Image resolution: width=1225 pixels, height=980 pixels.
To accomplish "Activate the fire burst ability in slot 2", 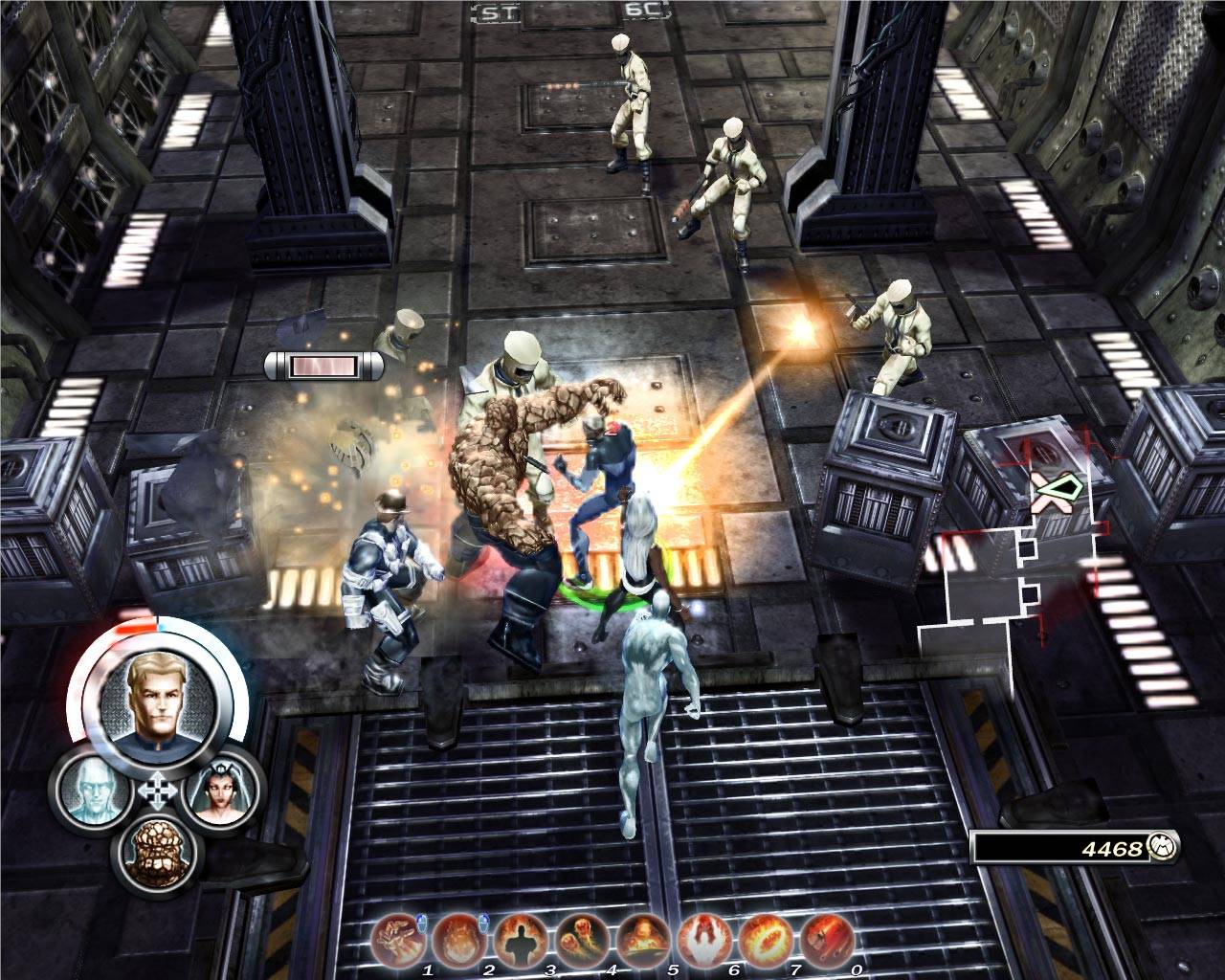I will (x=457, y=938).
